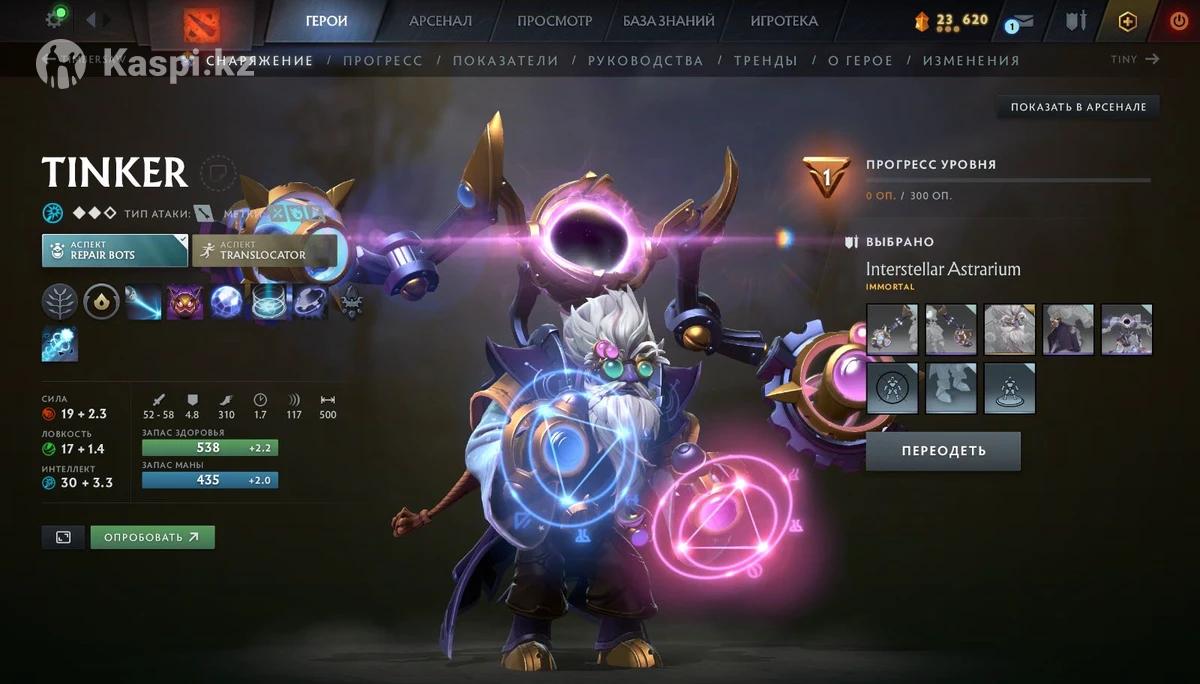Open the Руководства sub-tab

(645, 61)
